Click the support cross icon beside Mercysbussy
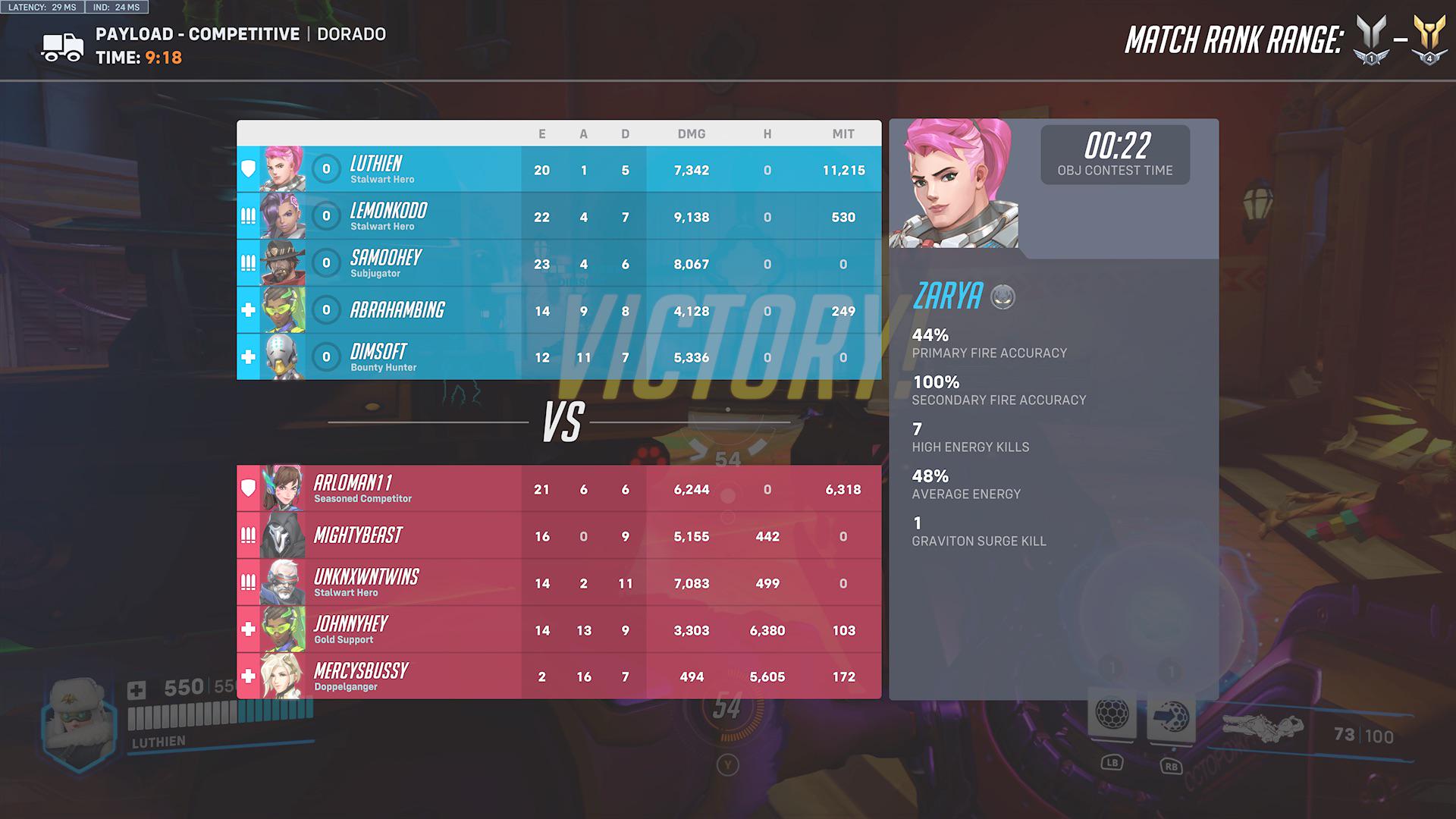The image size is (1456, 819). click(248, 676)
